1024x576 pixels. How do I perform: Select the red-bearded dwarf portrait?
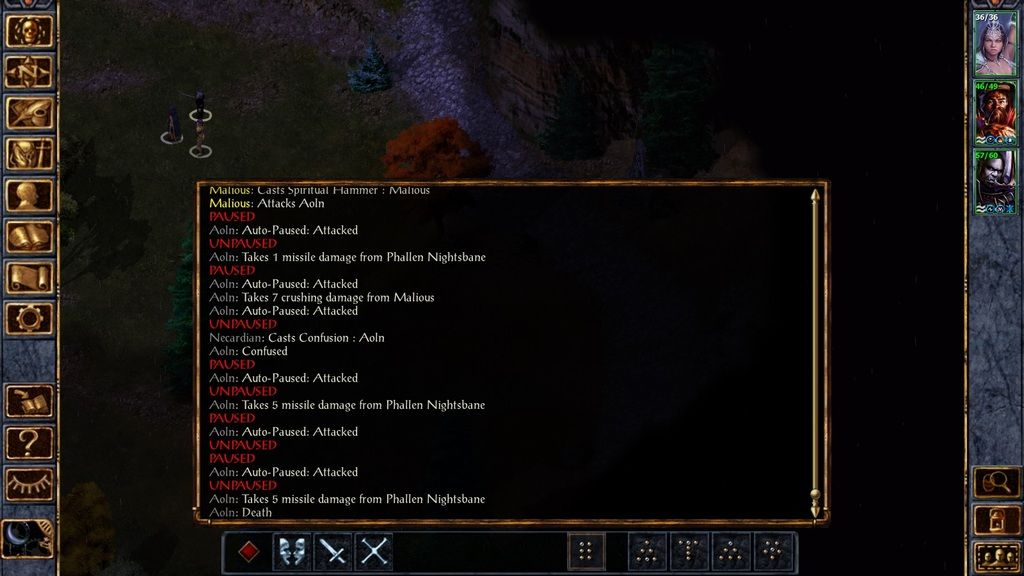(995, 113)
